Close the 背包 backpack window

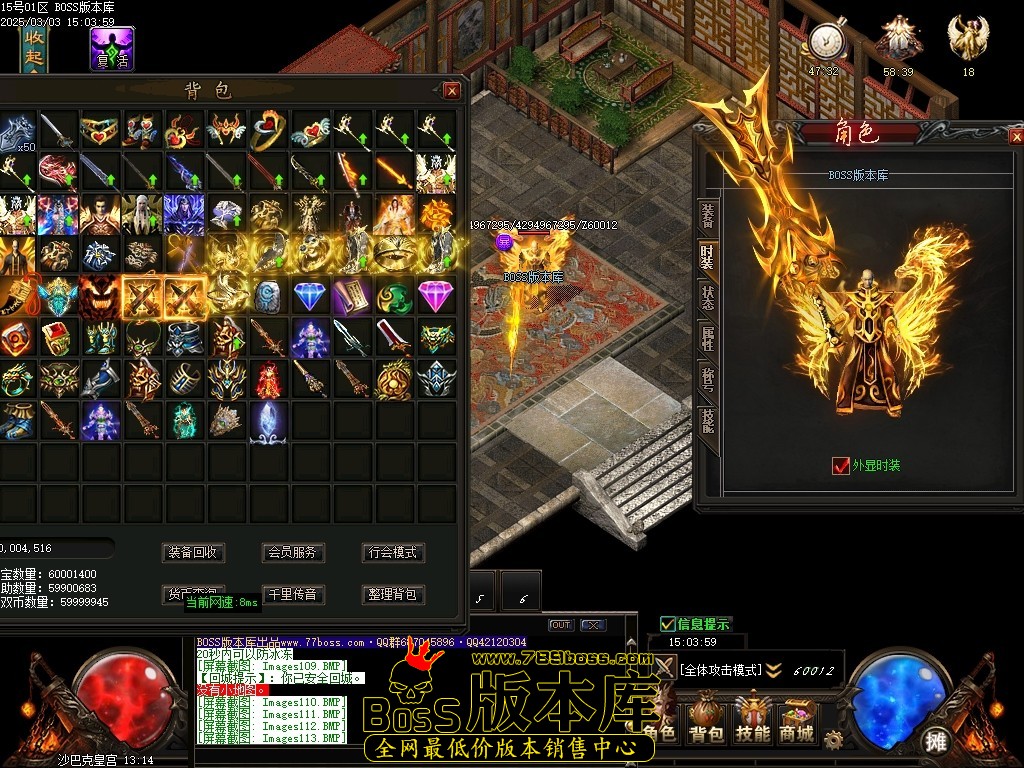coord(452,91)
